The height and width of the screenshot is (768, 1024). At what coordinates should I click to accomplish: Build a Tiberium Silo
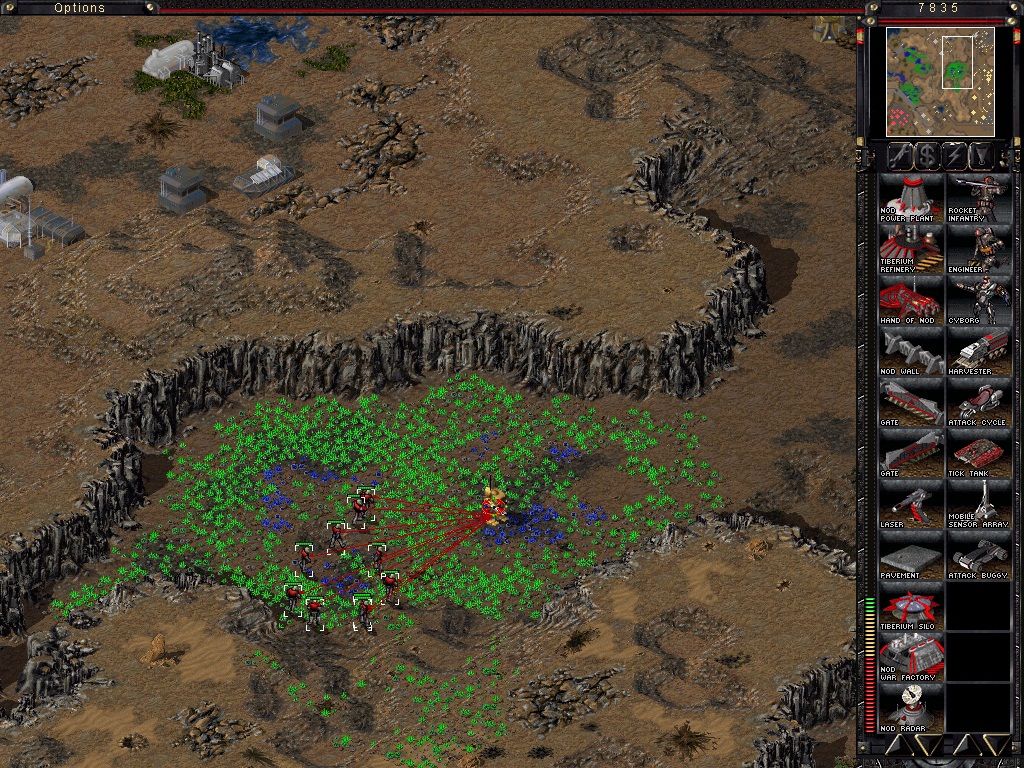pyautogui.click(x=911, y=606)
